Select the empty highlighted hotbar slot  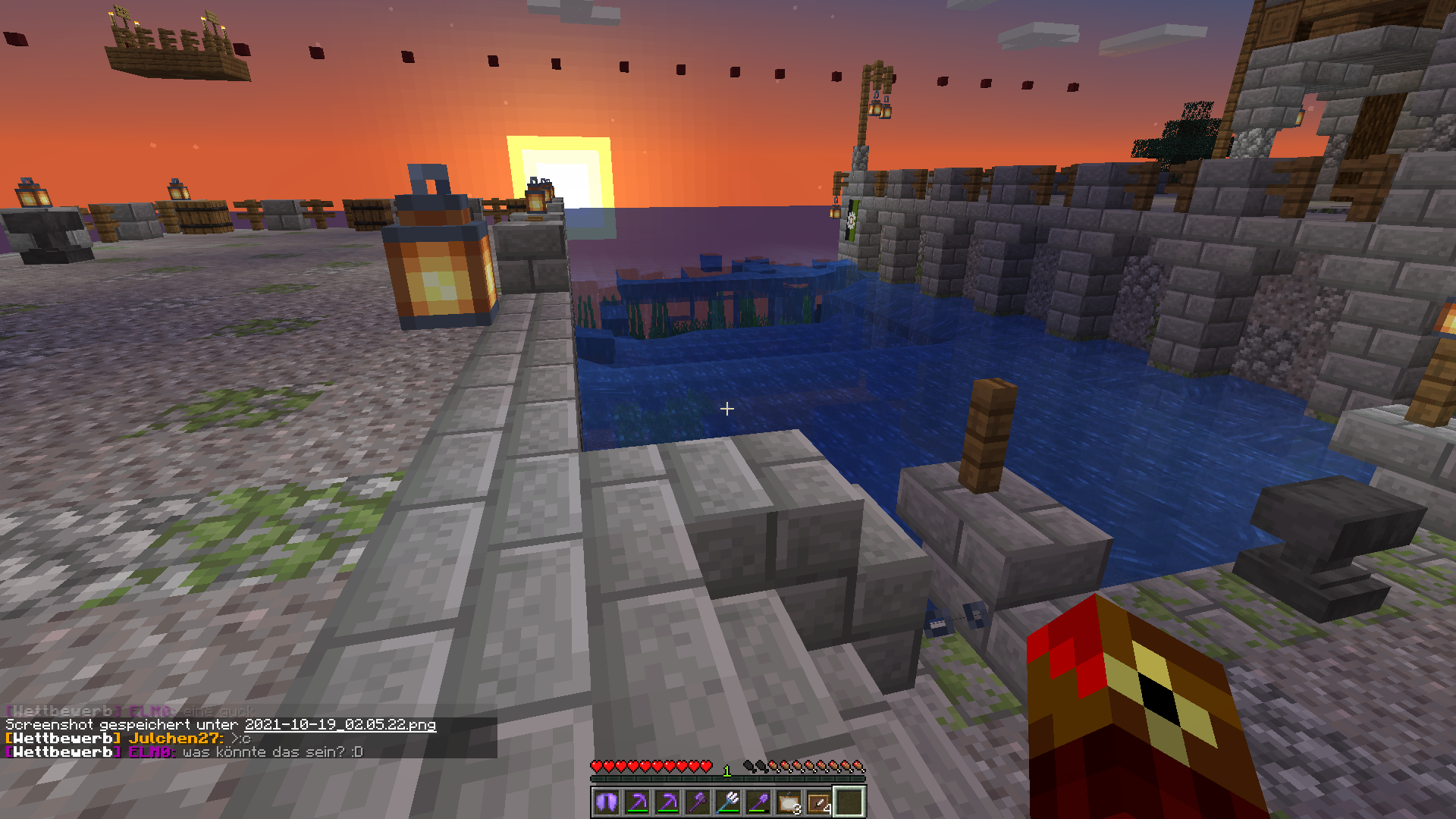[849, 802]
